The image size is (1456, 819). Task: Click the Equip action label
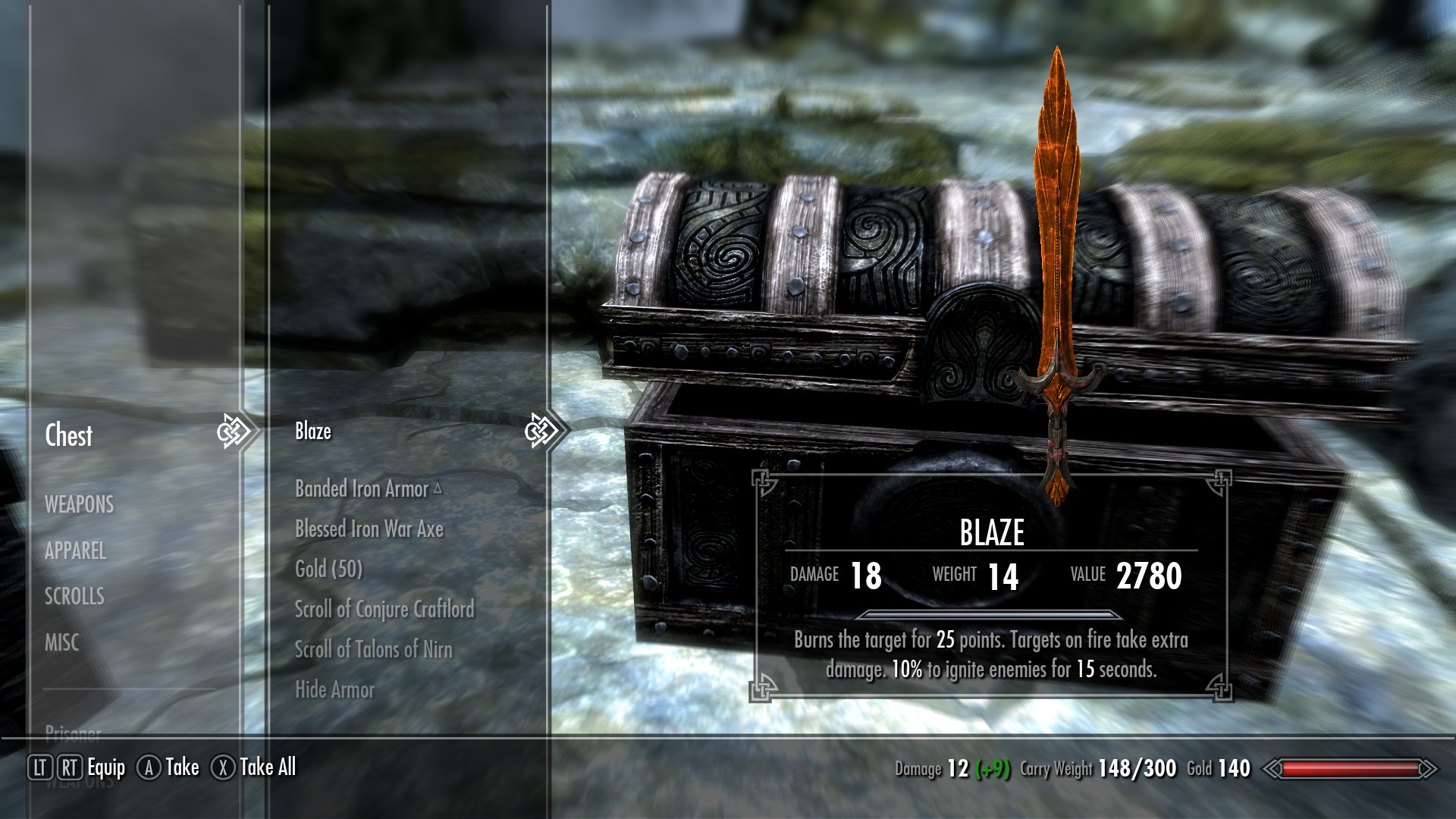pos(106,767)
